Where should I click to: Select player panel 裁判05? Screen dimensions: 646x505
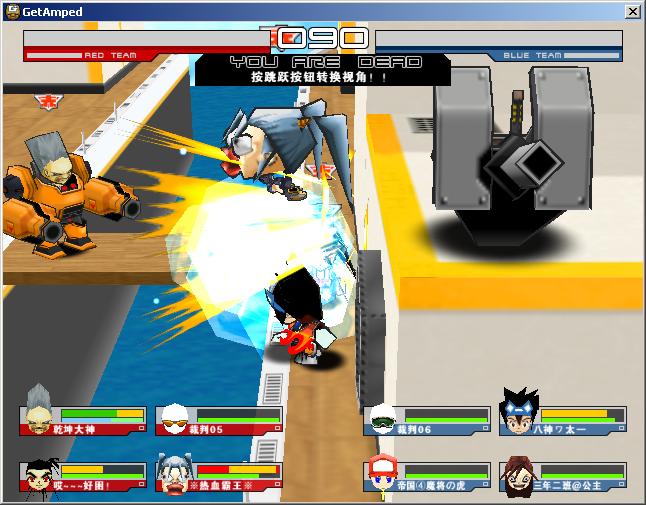[x=219, y=420]
